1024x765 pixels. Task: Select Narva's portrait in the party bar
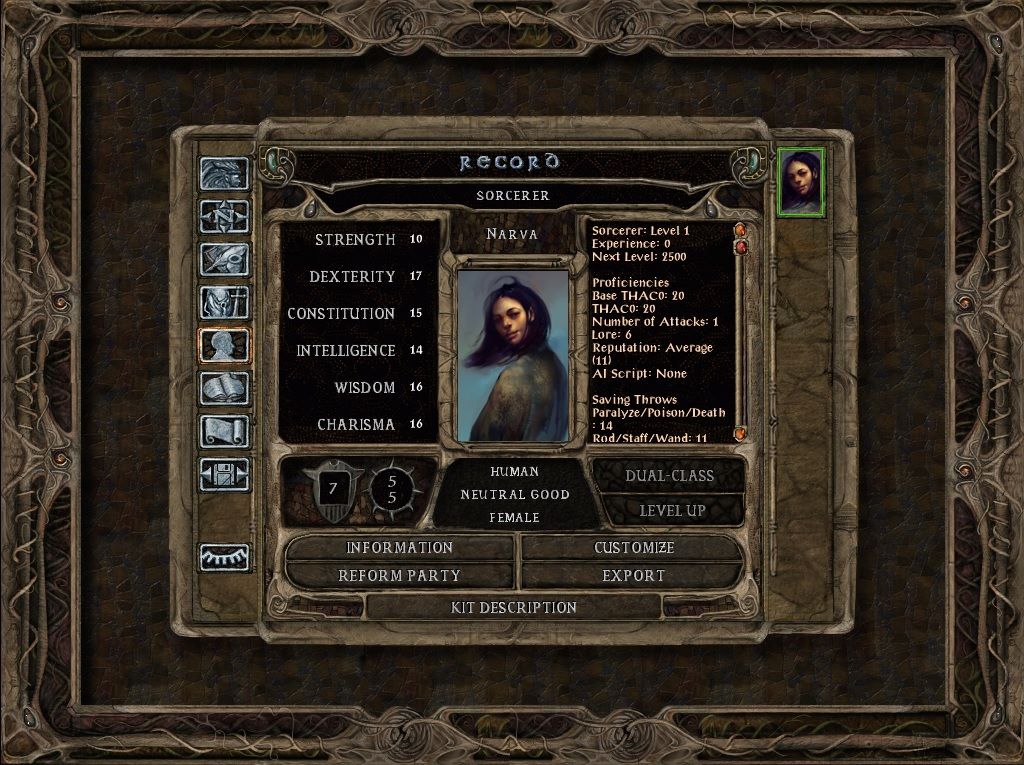(x=801, y=181)
